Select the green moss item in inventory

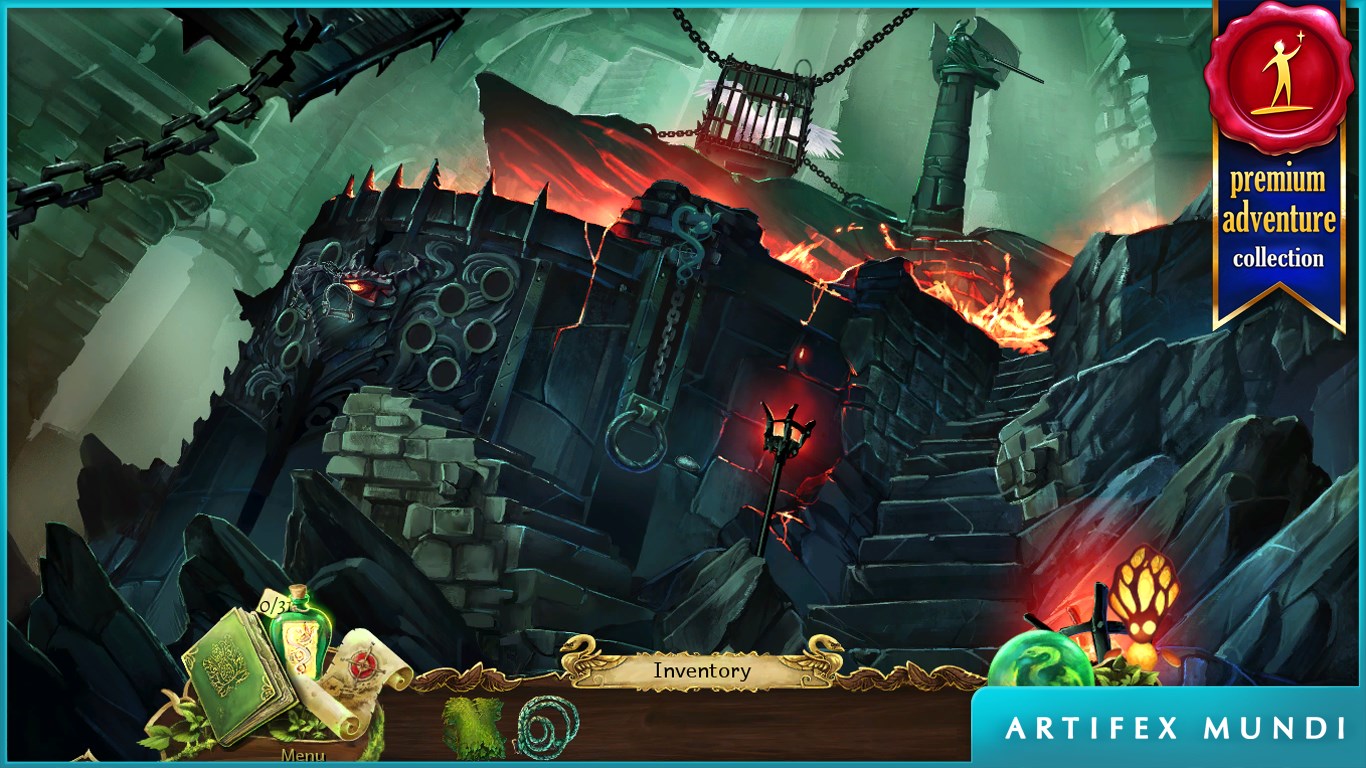point(472,727)
